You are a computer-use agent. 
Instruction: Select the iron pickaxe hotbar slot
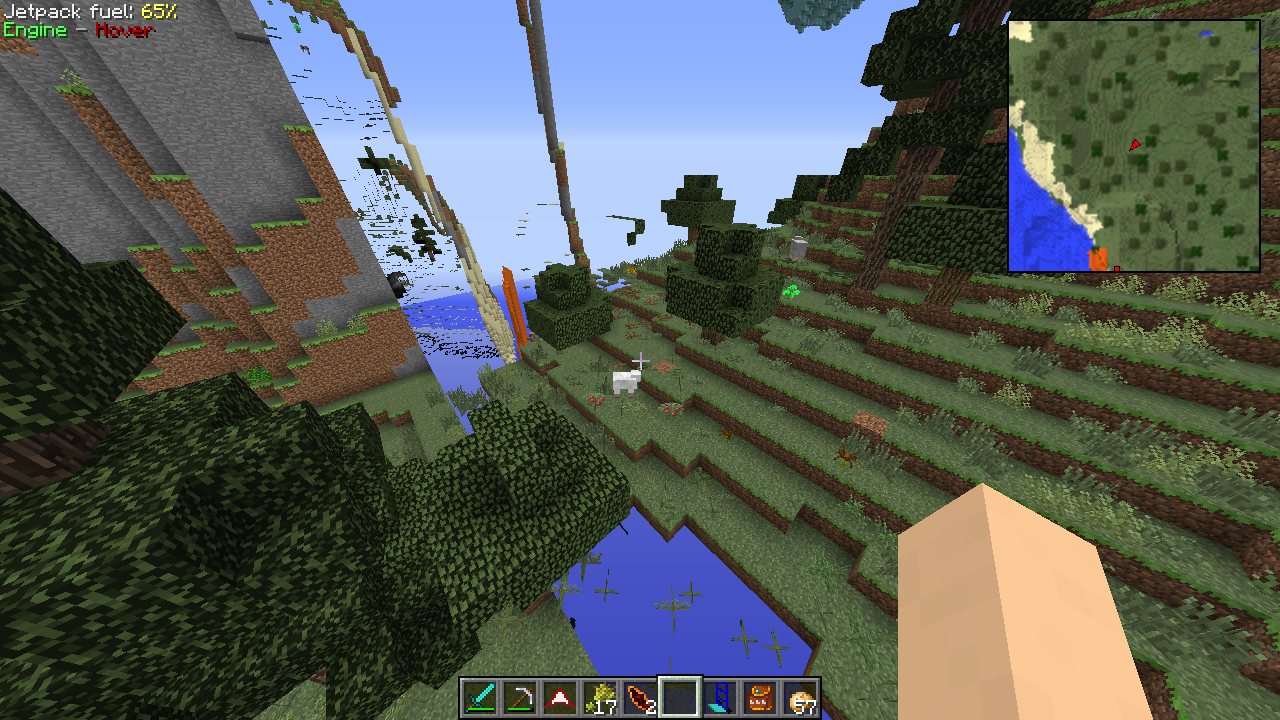[520, 697]
